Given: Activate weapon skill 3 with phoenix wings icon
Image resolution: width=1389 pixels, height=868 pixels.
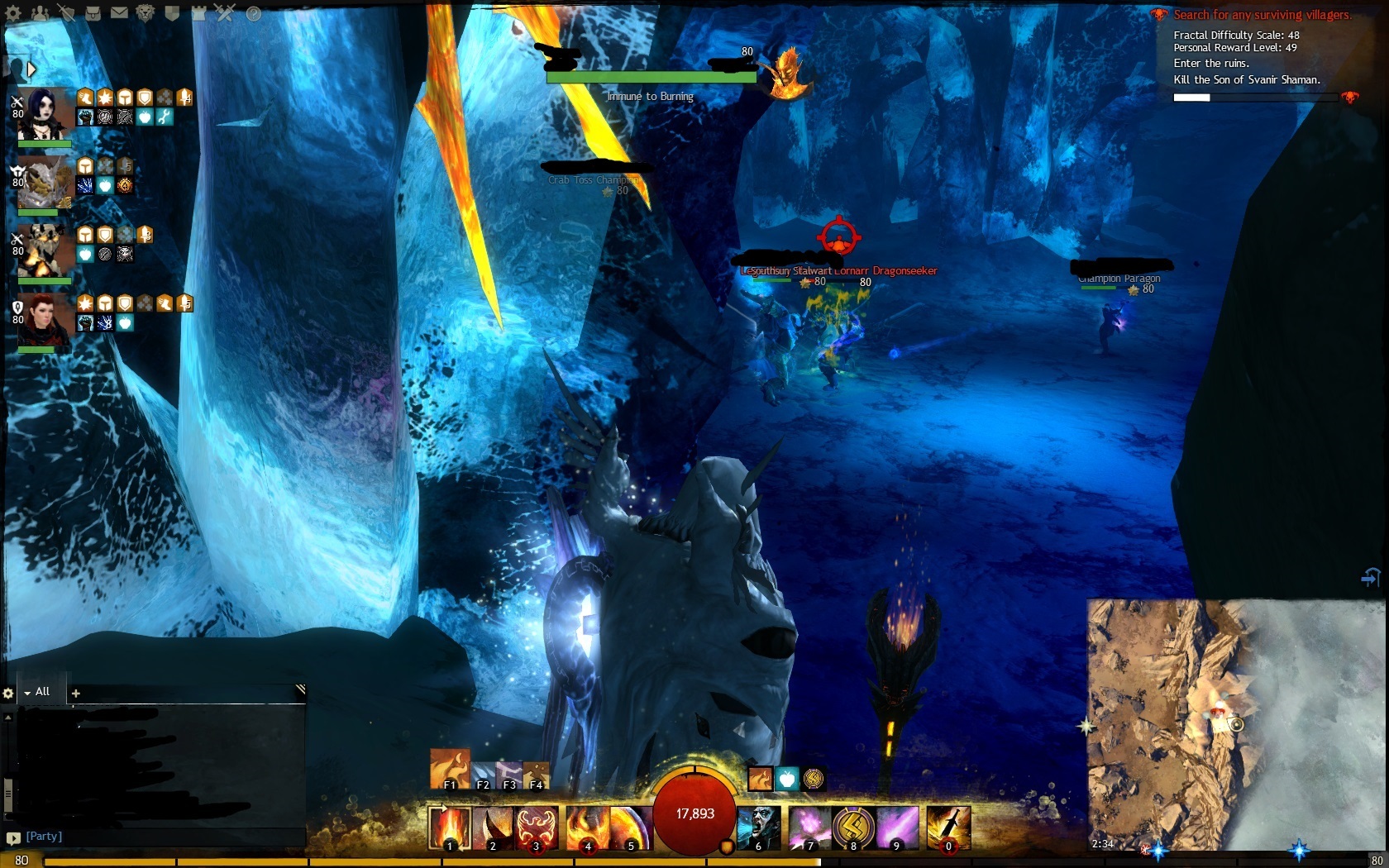Looking at the screenshot, I should (x=536, y=828).
